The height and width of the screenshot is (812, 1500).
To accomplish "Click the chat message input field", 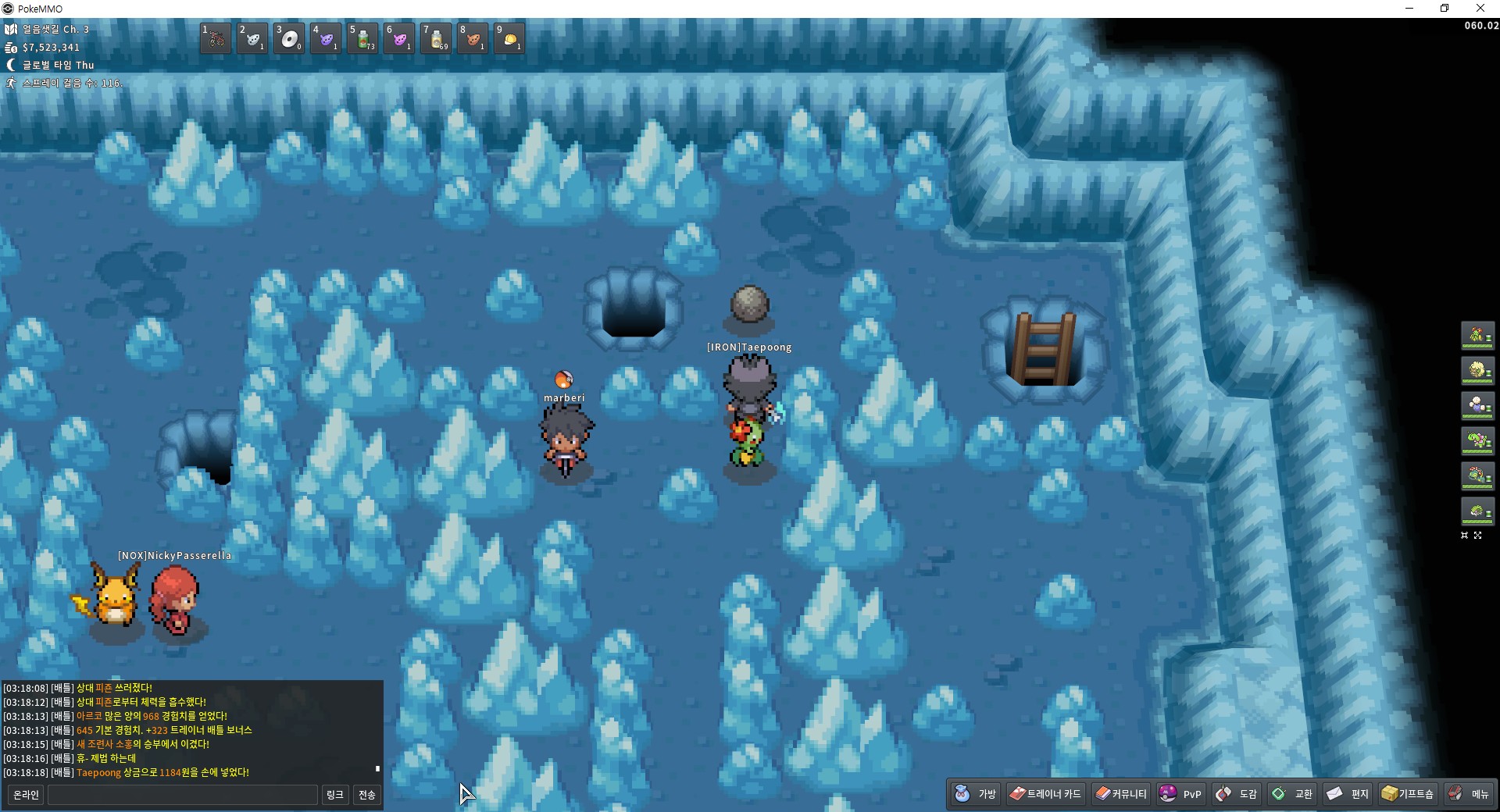I will pyautogui.click(x=183, y=795).
